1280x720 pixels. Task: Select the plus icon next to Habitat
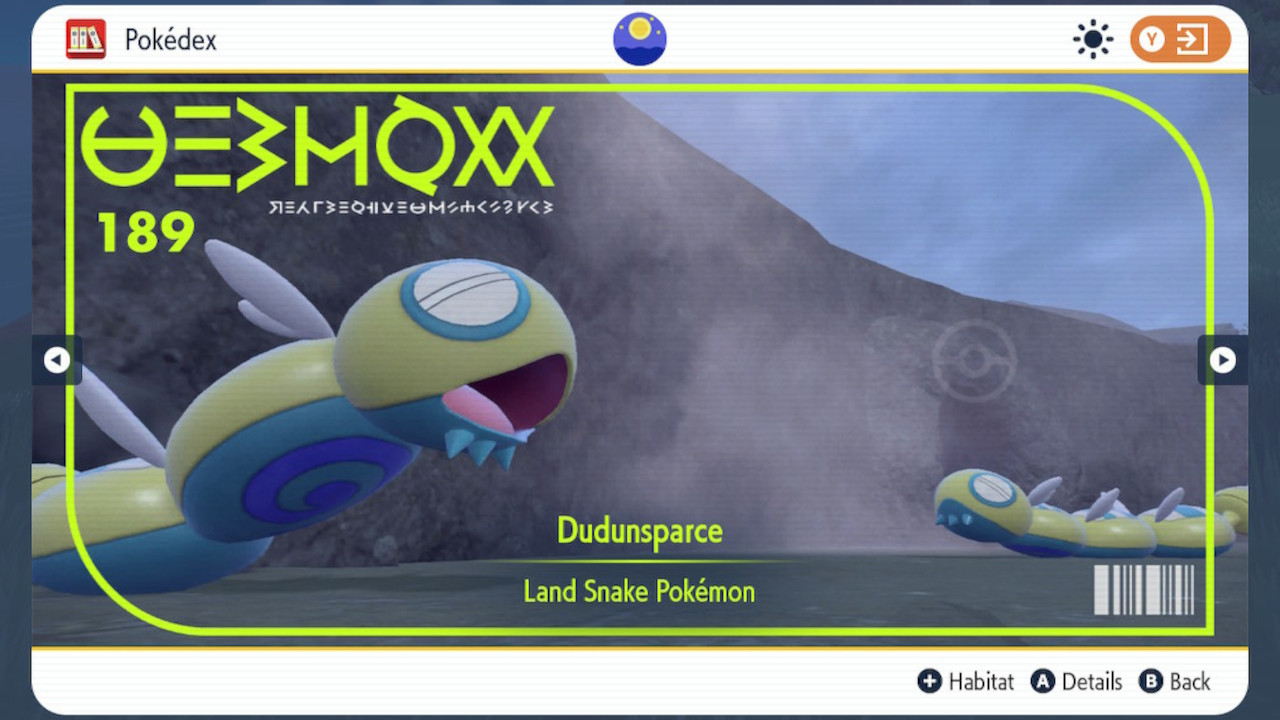(x=928, y=681)
